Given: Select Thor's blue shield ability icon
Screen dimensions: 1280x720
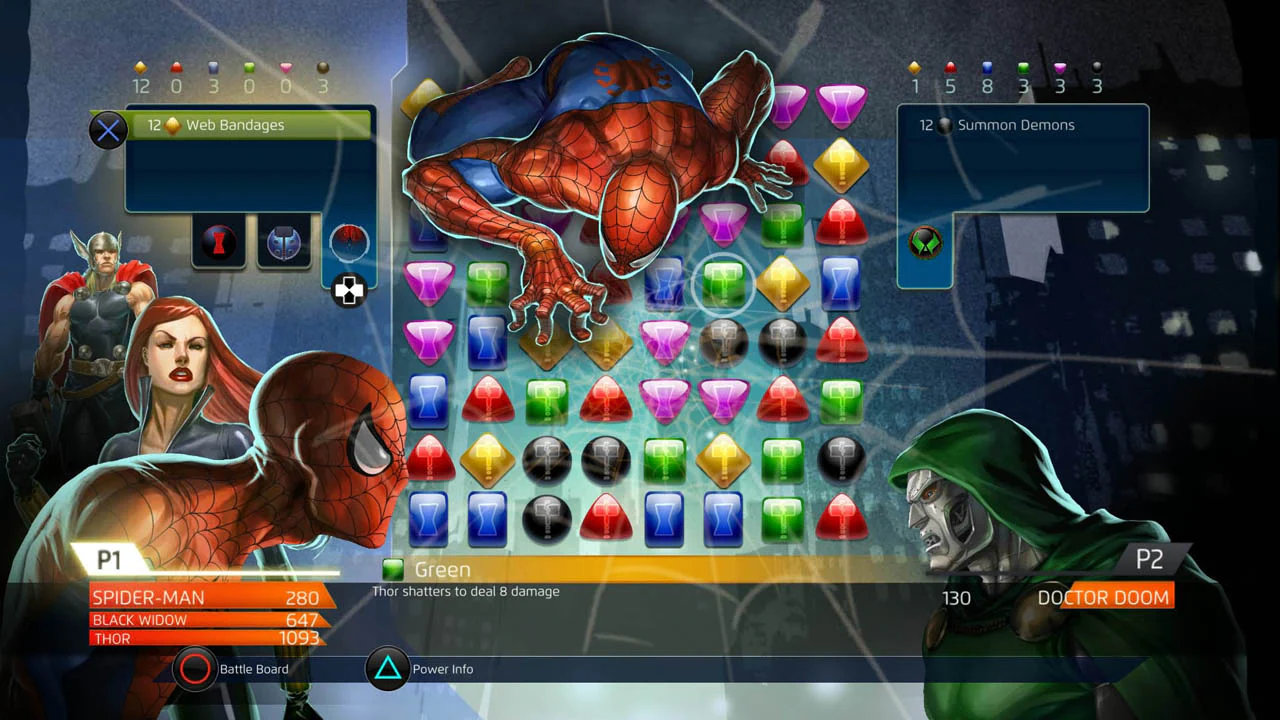Looking at the screenshot, I should point(284,243).
